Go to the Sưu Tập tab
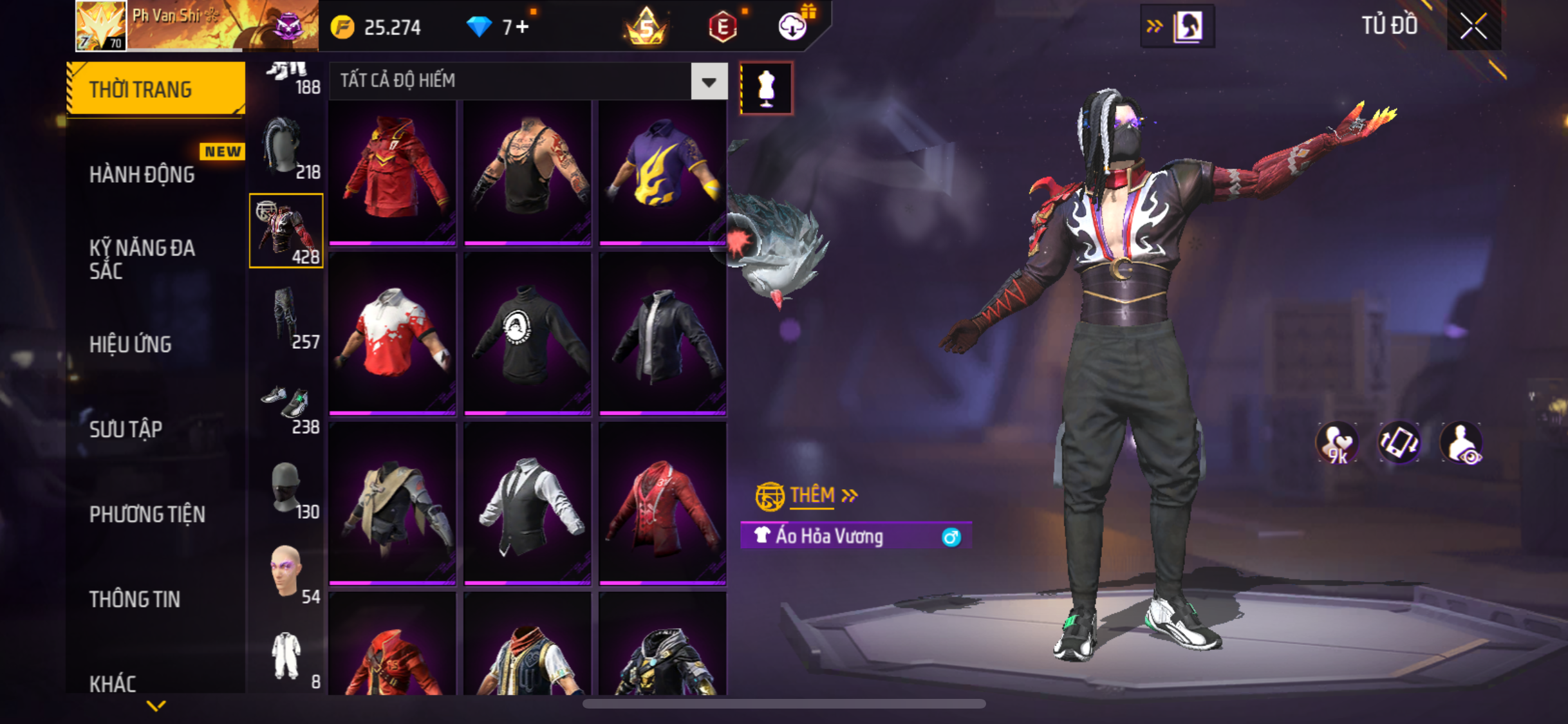The height and width of the screenshot is (724, 1568). point(126,429)
